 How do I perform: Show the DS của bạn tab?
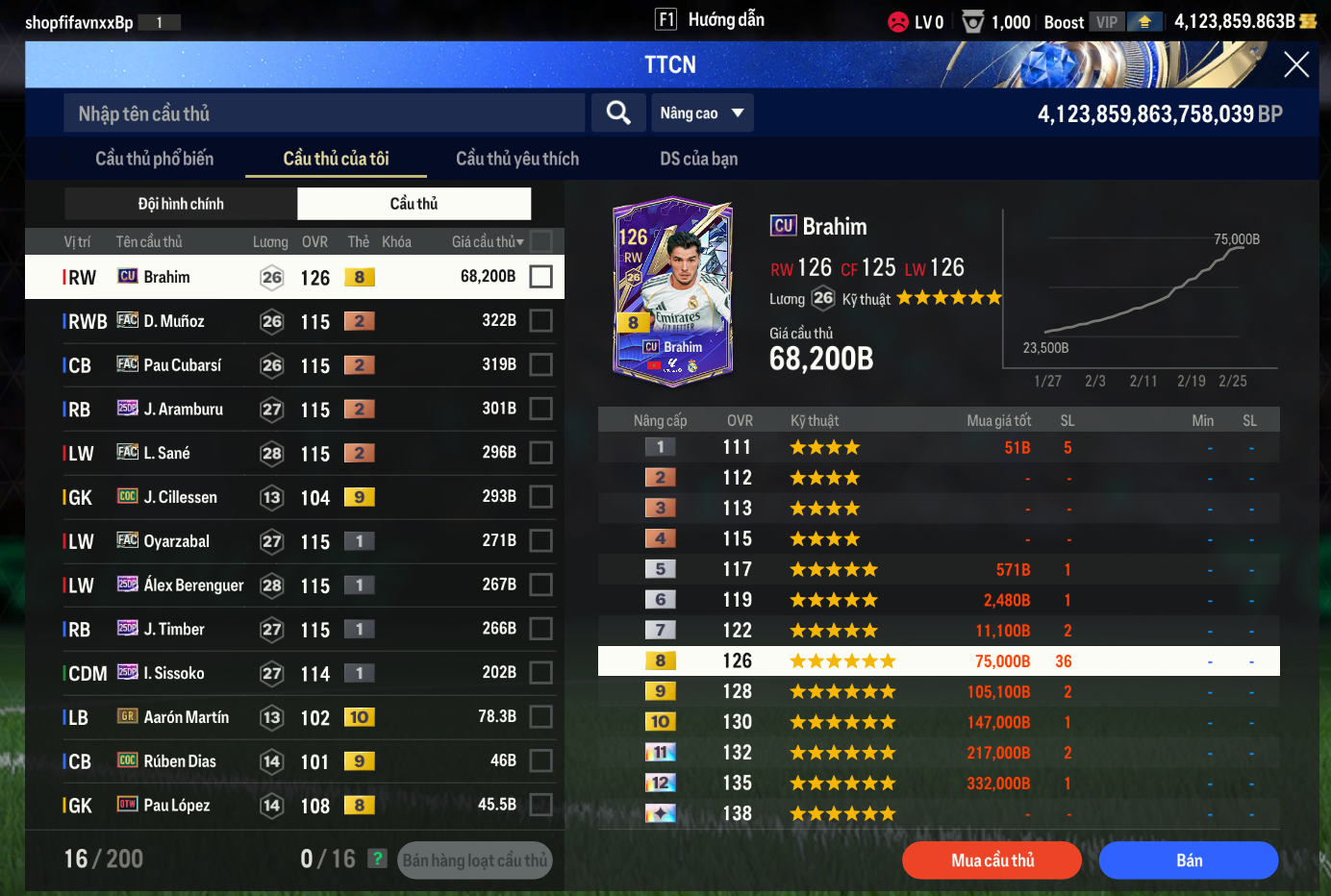pyautogui.click(x=699, y=159)
